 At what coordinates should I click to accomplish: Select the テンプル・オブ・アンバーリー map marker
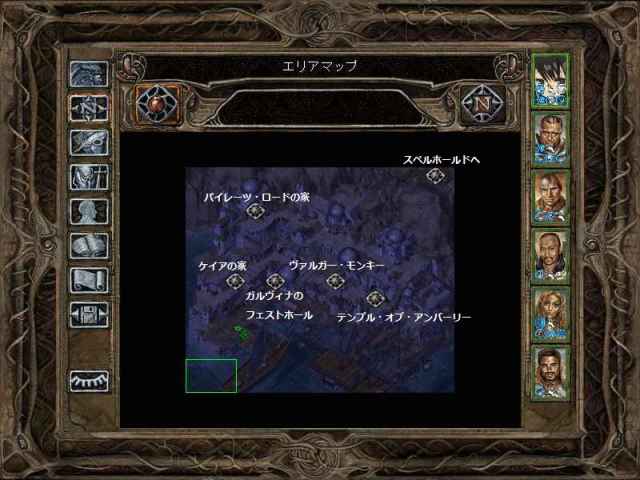(375, 298)
